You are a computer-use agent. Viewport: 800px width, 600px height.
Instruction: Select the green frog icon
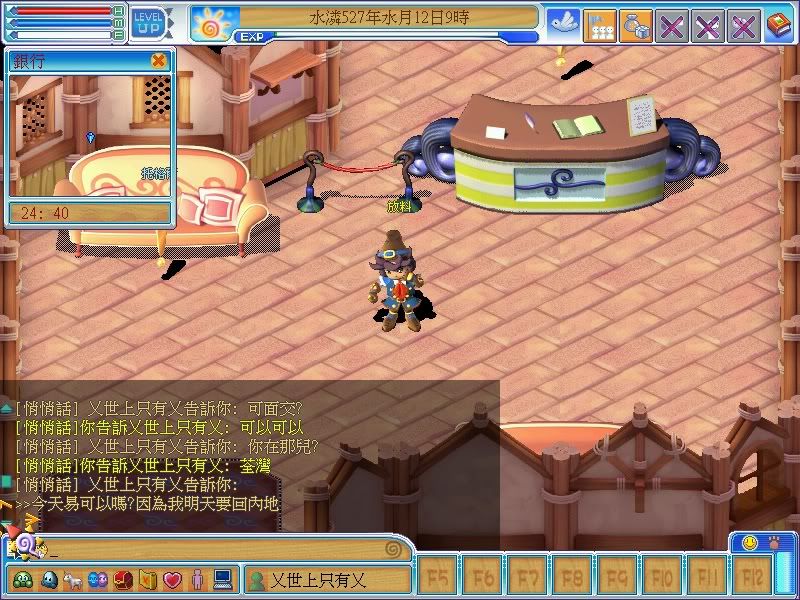pos(21,579)
